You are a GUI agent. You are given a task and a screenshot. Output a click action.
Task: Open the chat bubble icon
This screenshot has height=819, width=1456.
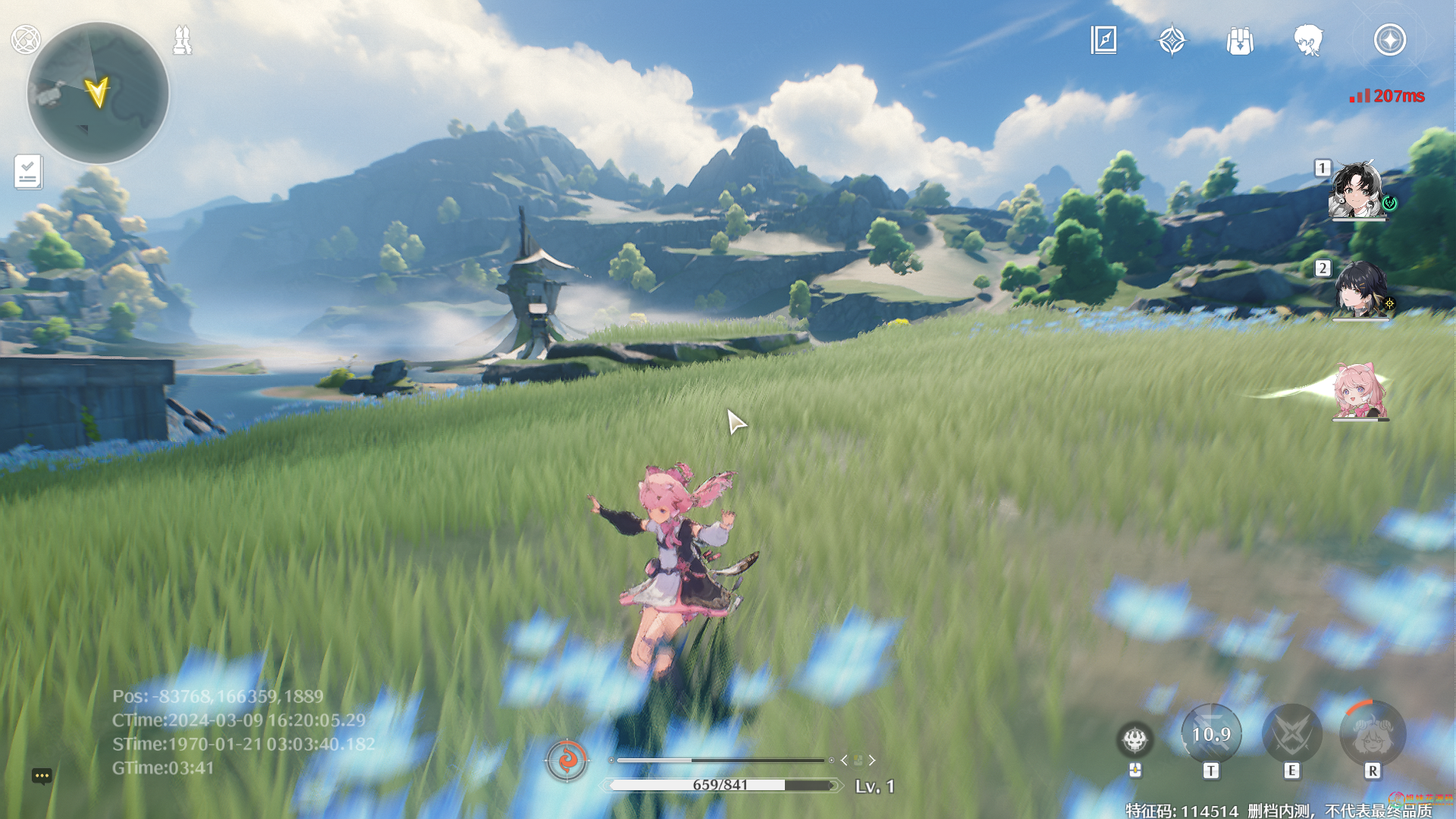click(x=42, y=776)
